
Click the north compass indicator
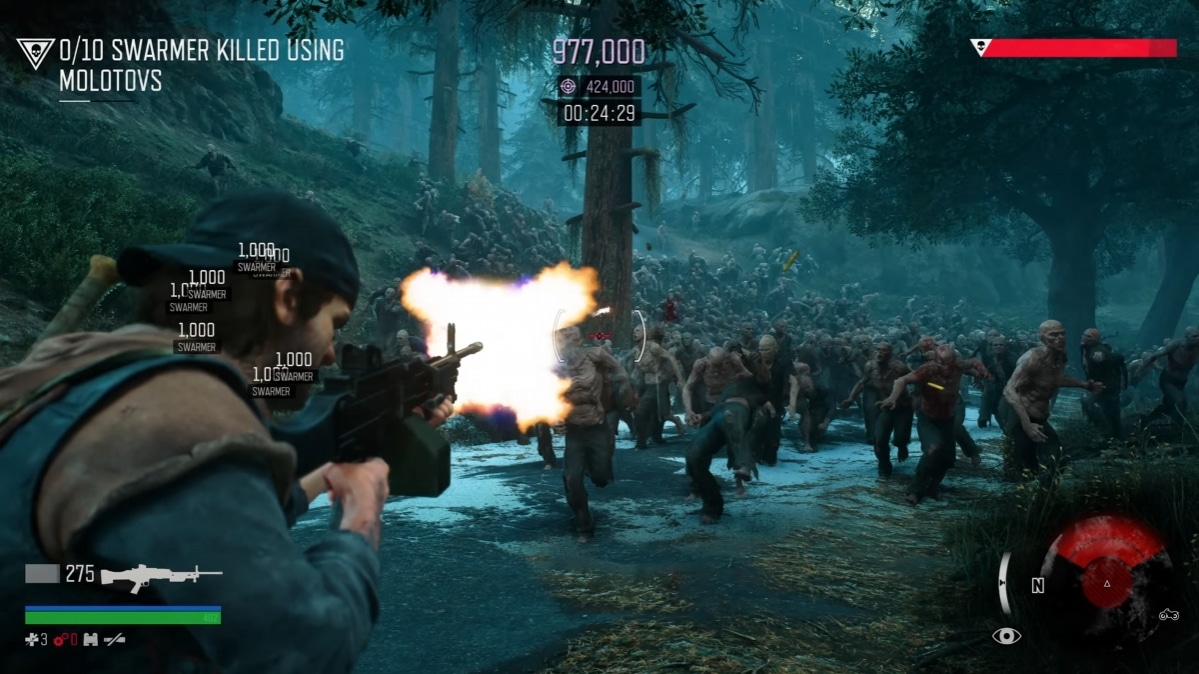pos(1038,586)
